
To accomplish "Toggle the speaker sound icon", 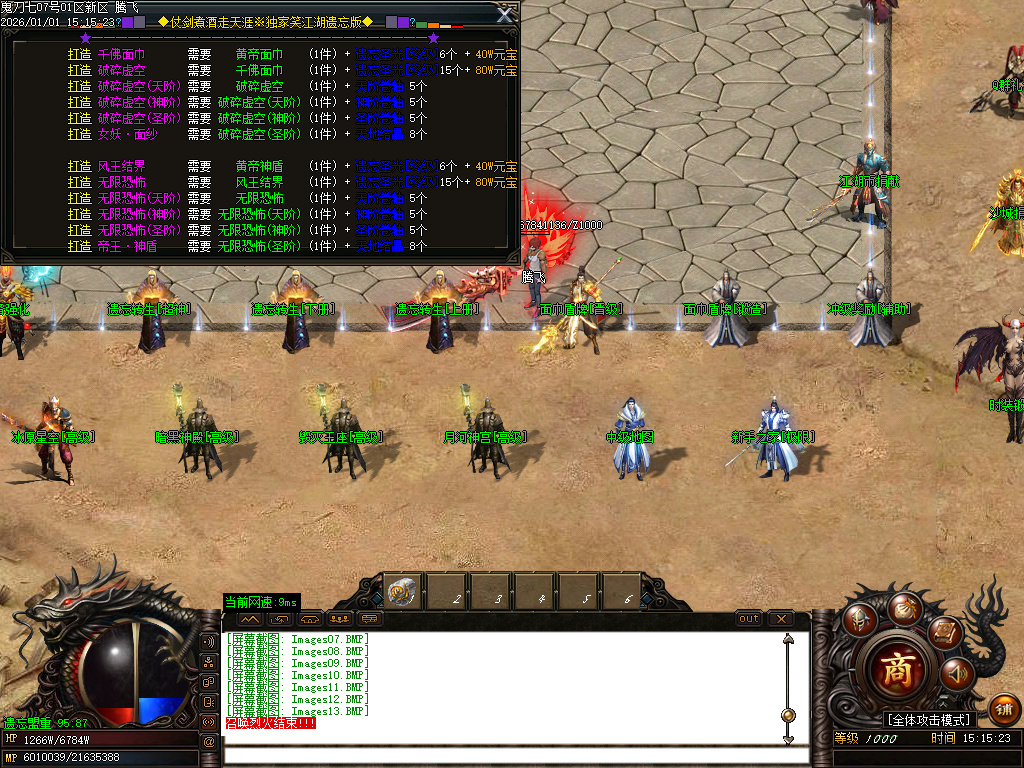I will click(958, 674).
